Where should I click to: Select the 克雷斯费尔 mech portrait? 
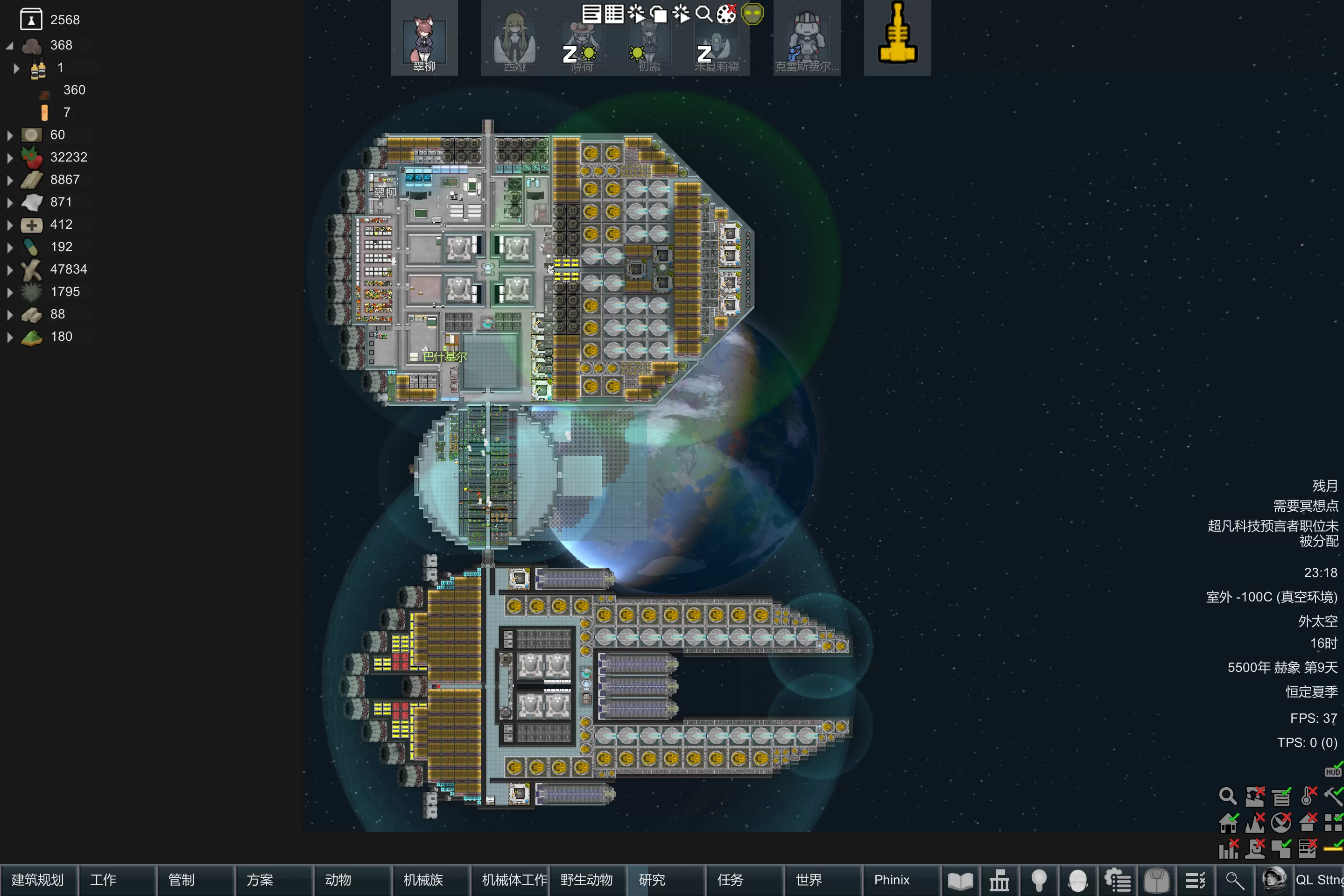[x=806, y=39]
